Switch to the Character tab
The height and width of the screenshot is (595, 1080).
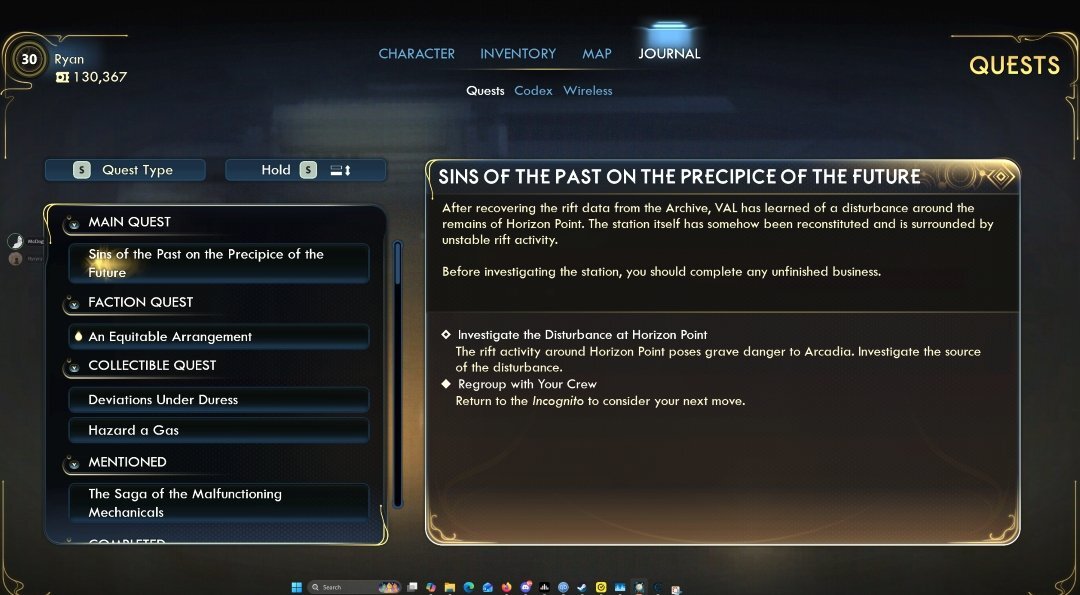tap(416, 54)
